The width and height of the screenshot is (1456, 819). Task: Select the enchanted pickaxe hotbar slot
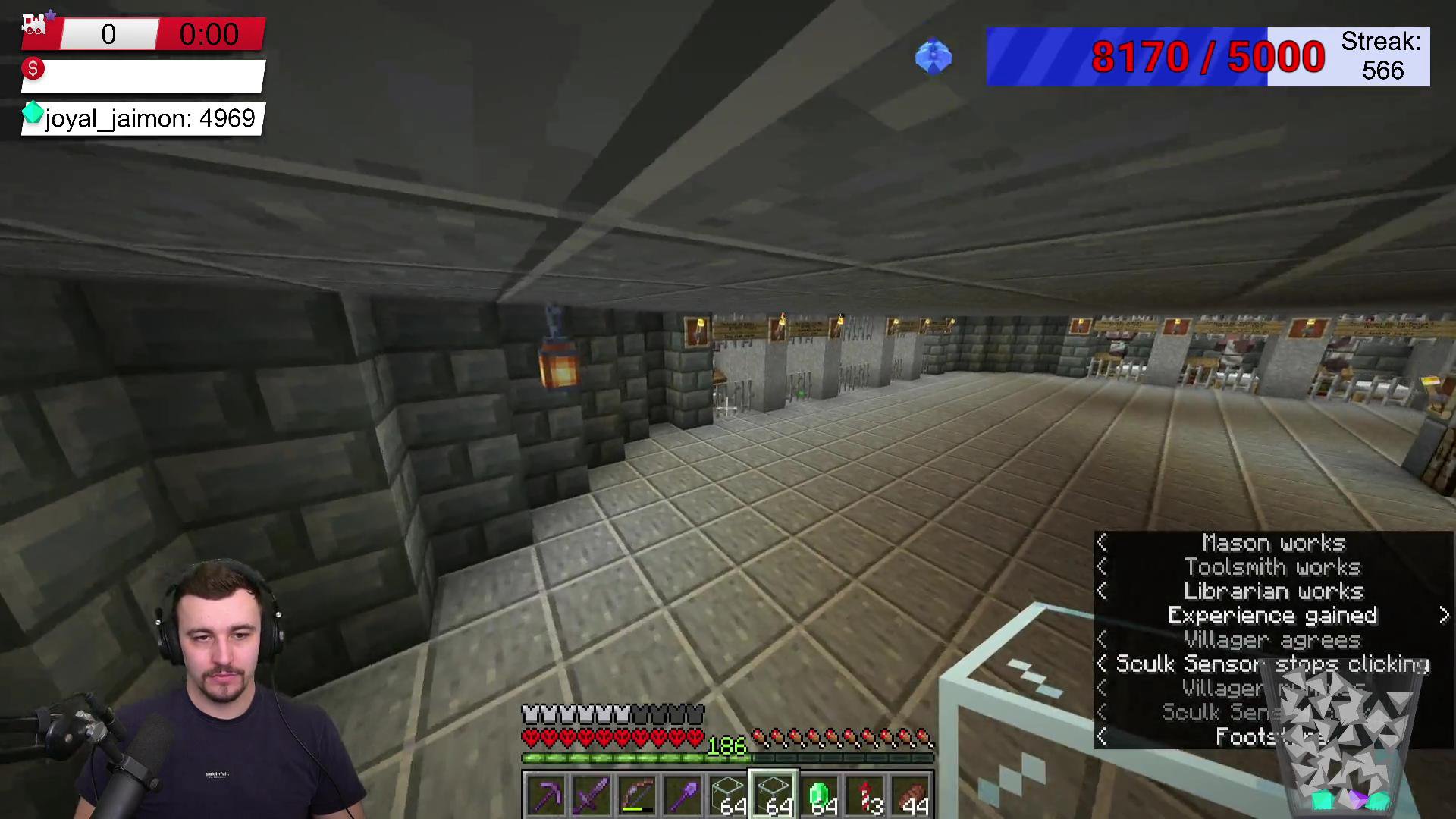click(546, 795)
